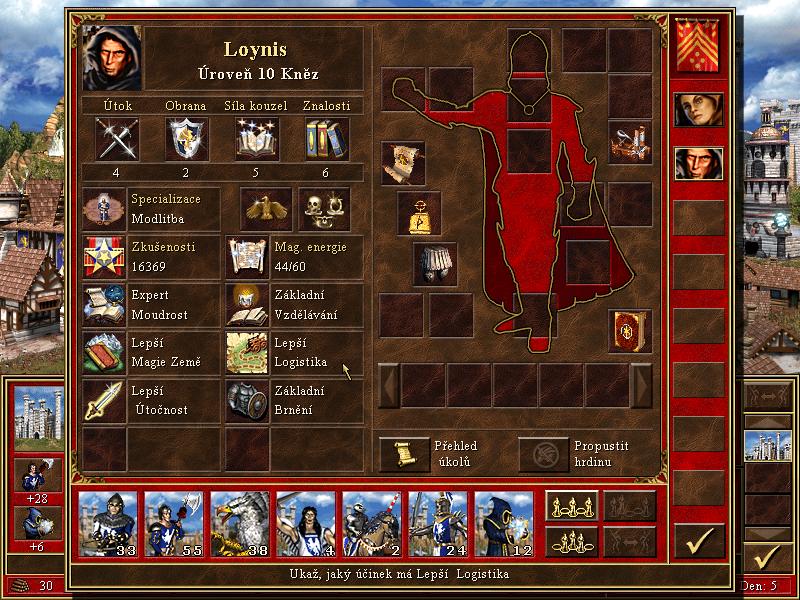The image size is (800, 600).
Task: View the Lepší Magie Země skill
Action: pyautogui.click(x=104, y=353)
